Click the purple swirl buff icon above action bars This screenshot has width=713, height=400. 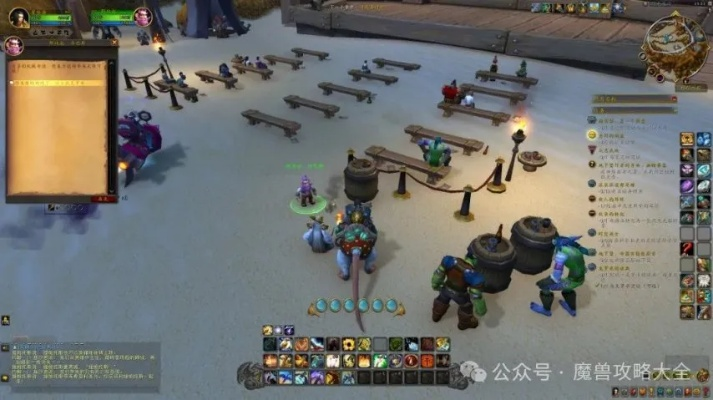click(x=288, y=330)
